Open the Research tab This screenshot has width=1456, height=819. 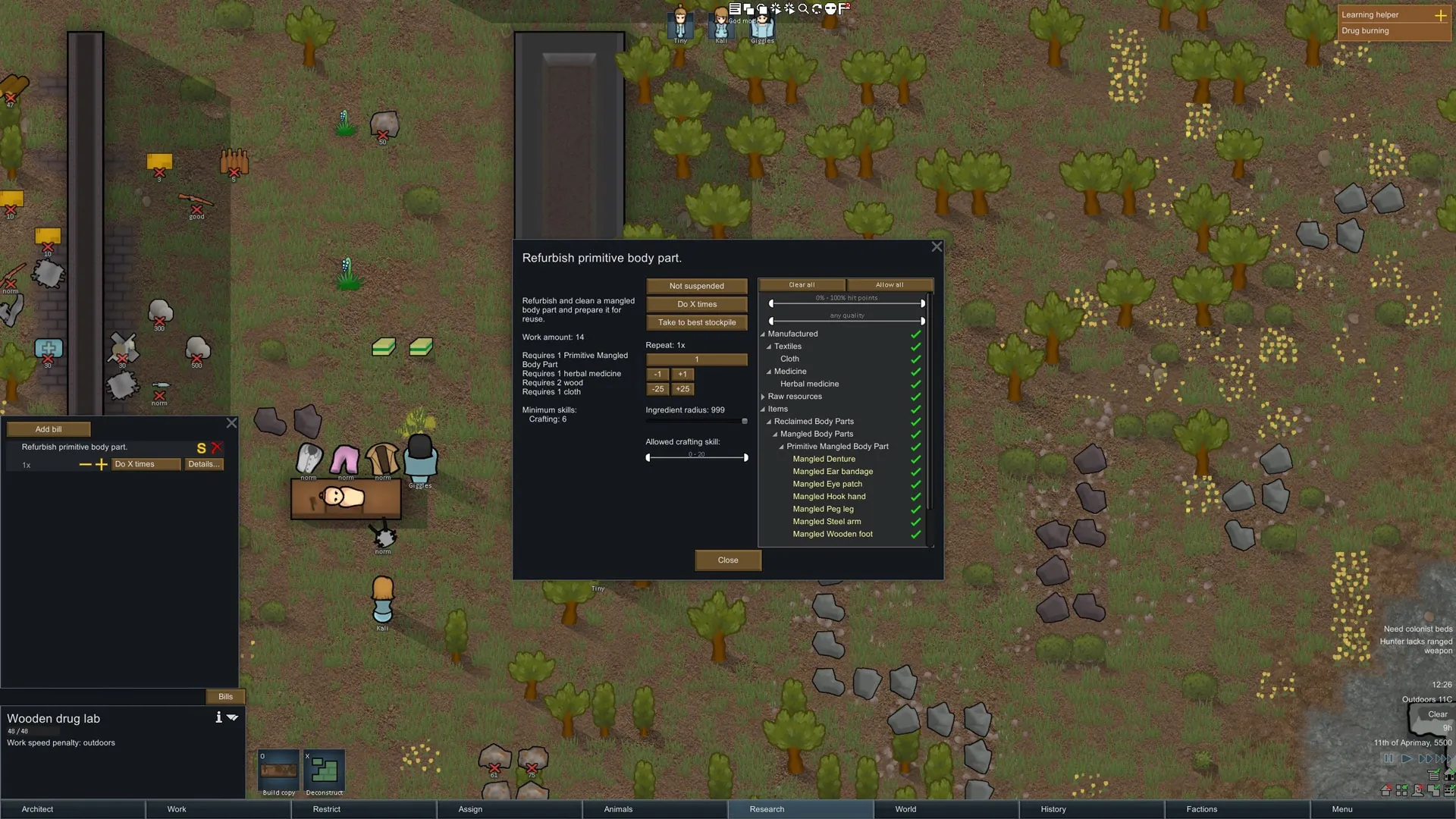767,809
